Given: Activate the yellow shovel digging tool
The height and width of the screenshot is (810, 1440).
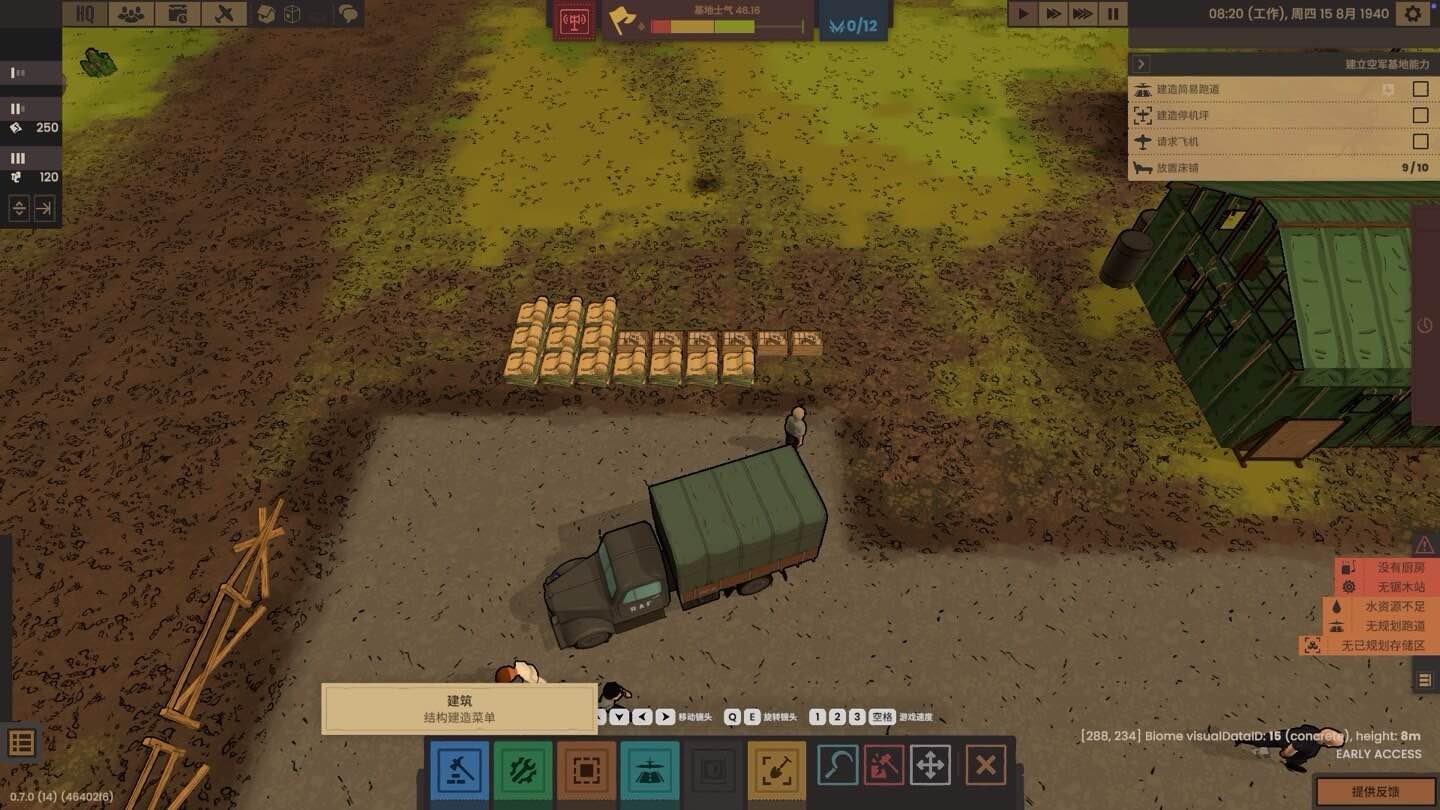Looking at the screenshot, I should pos(777,771).
